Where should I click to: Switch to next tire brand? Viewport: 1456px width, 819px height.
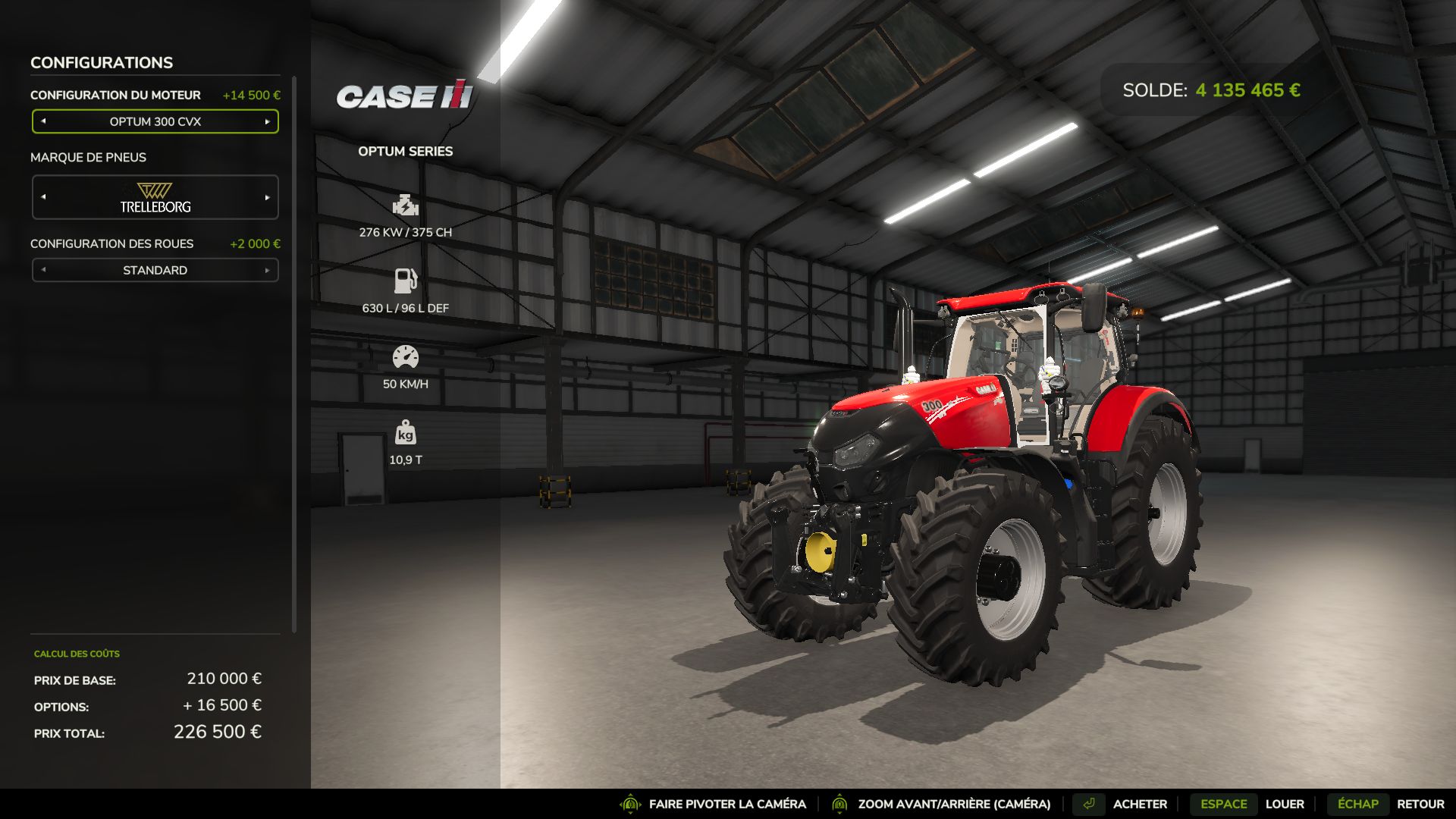[267, 197]
